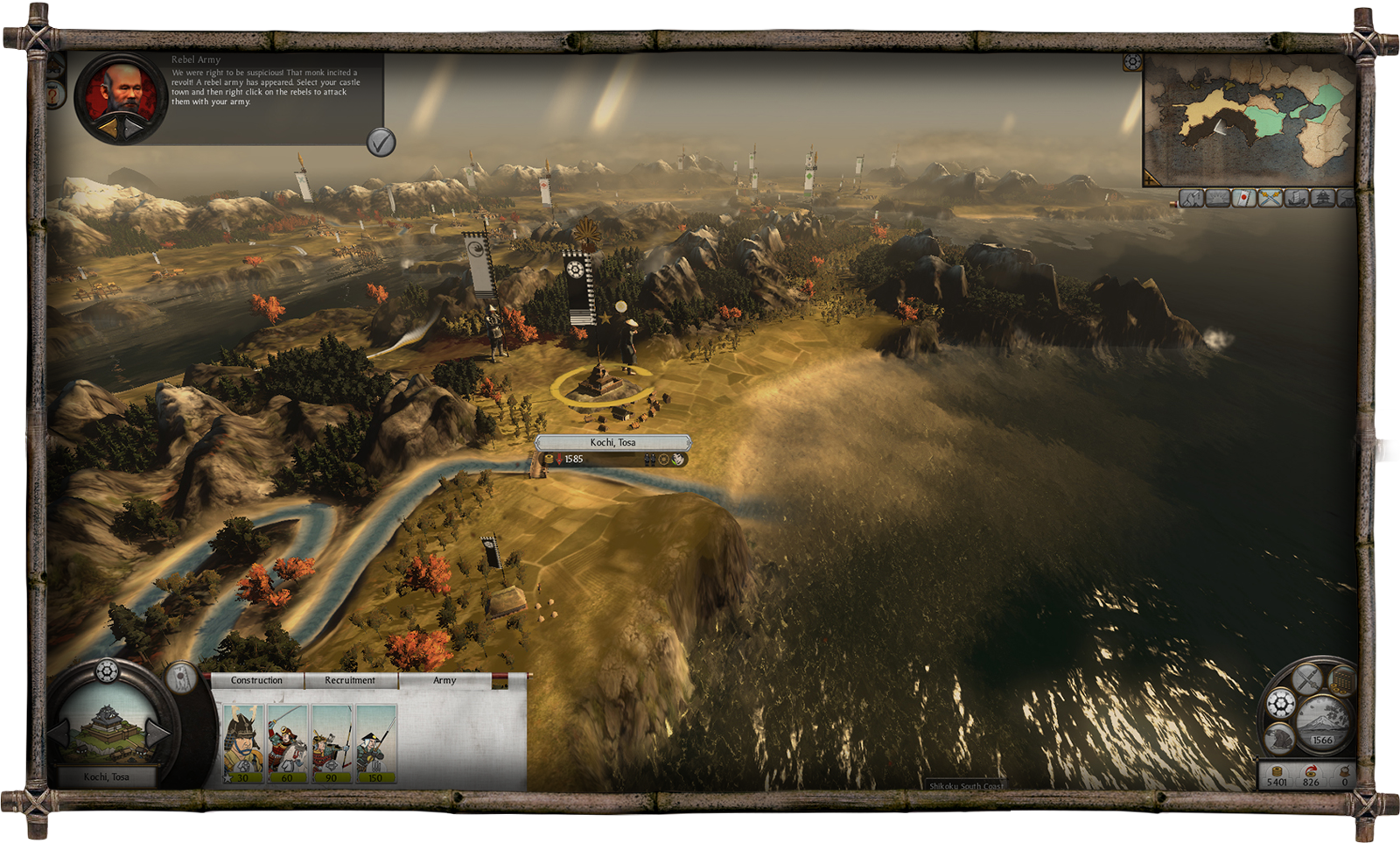Screen dimensions: 1400x843
Task: Open the finances abacus button
Action: [x=1341, y=679]
